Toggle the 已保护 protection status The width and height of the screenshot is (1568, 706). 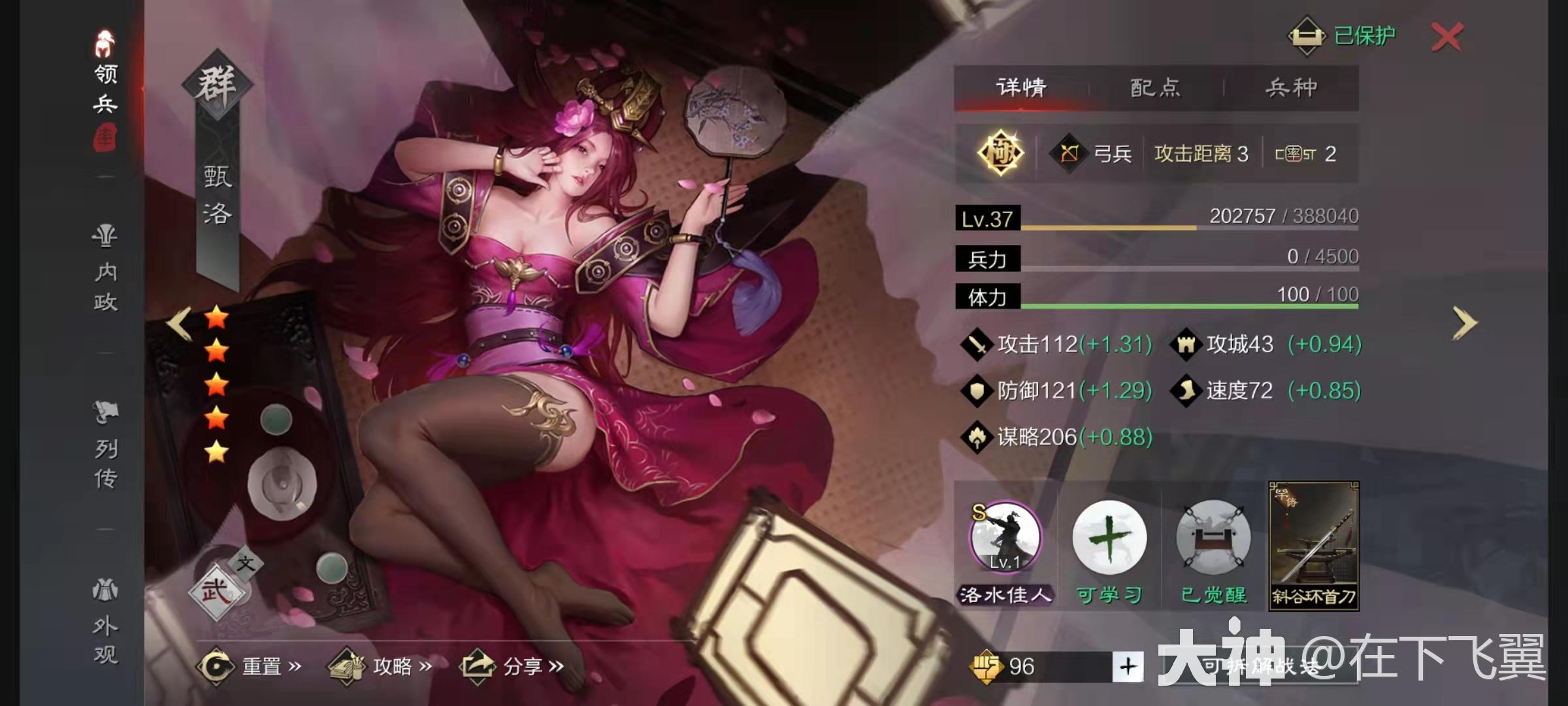1349,36
